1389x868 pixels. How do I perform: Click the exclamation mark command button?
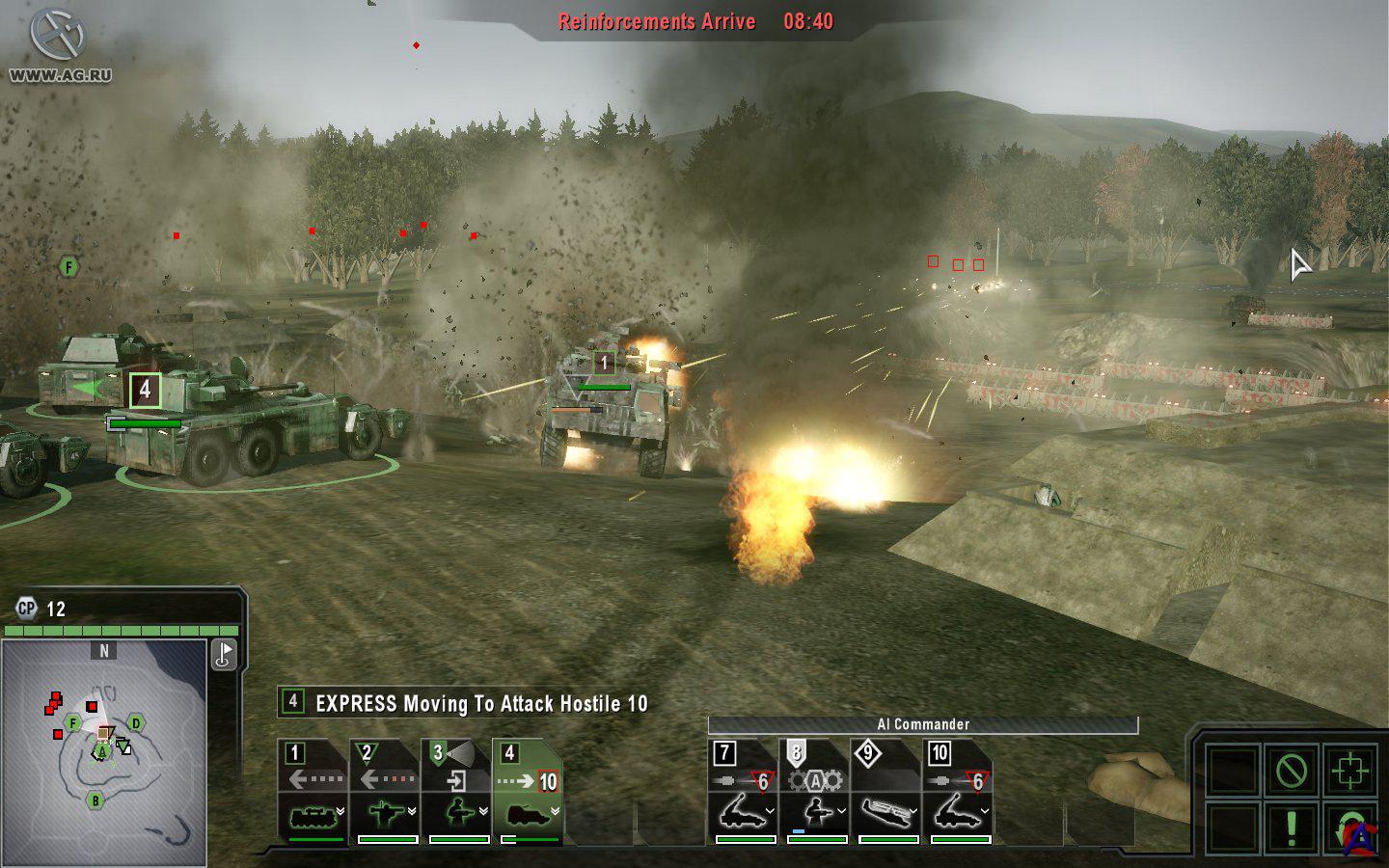[1291, 827]
